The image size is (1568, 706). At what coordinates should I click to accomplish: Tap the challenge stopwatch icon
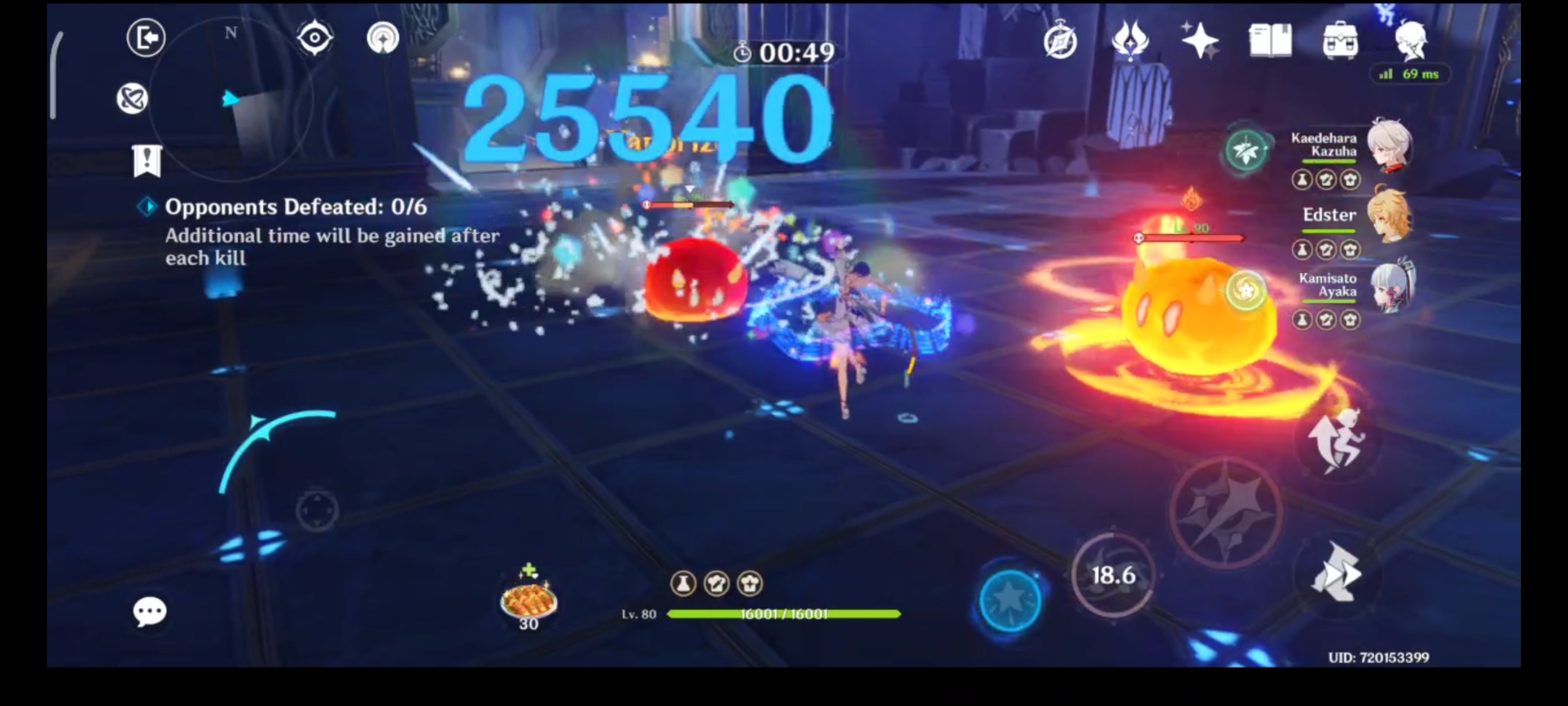(x=743, y=52)
